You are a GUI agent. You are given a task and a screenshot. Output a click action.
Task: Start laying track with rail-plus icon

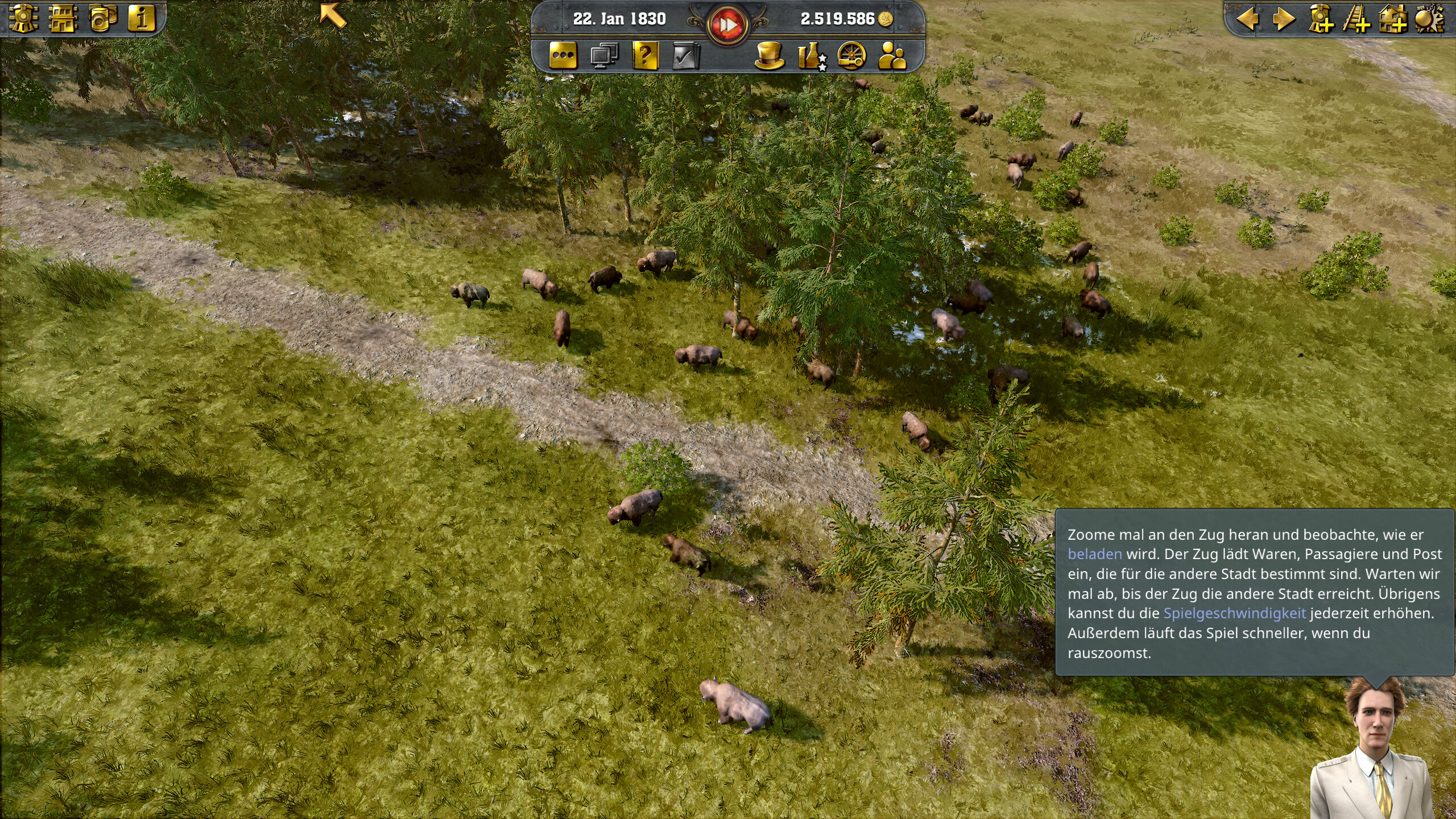point(1356,19)
